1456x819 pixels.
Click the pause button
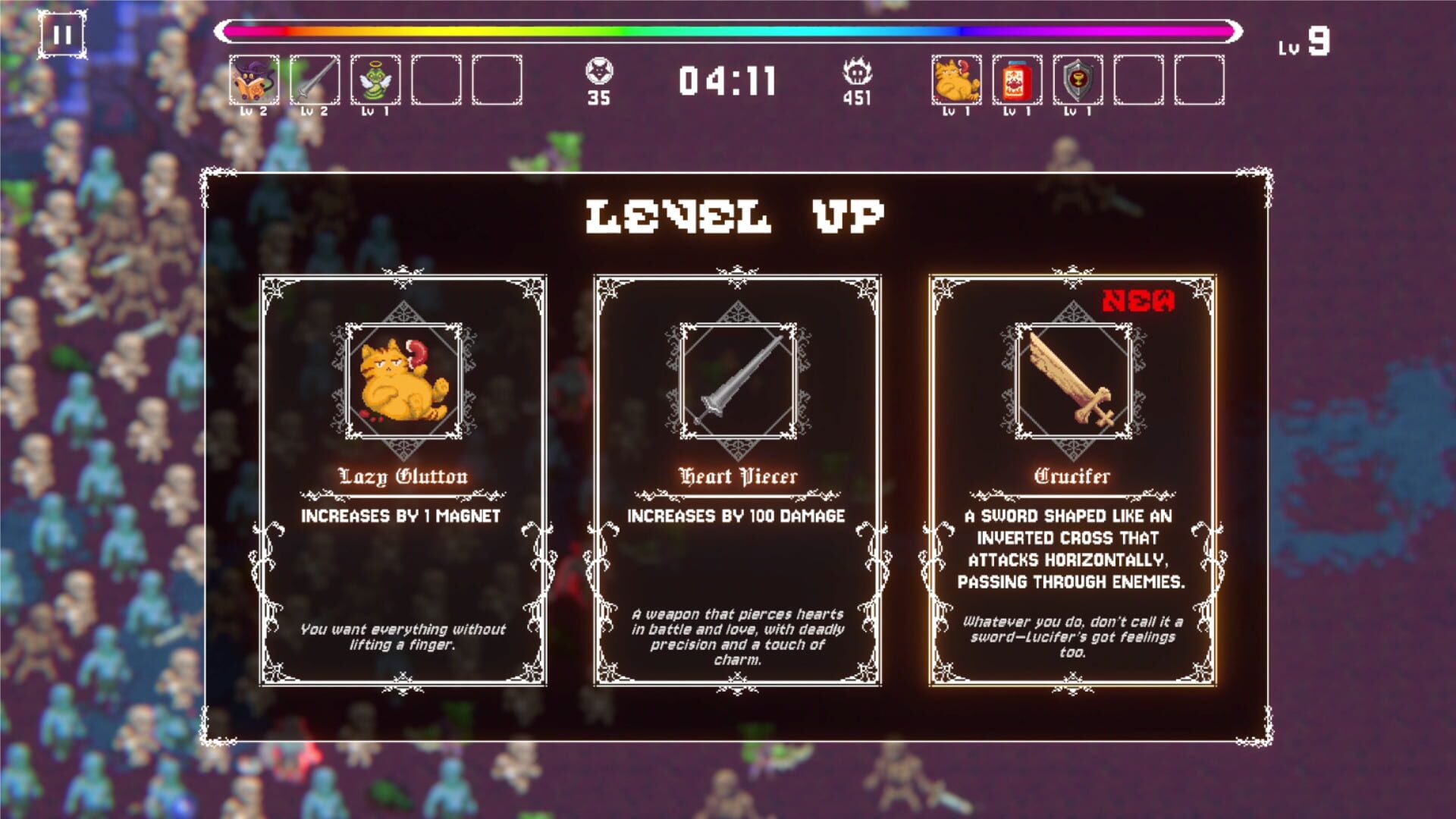pos(64,34)
